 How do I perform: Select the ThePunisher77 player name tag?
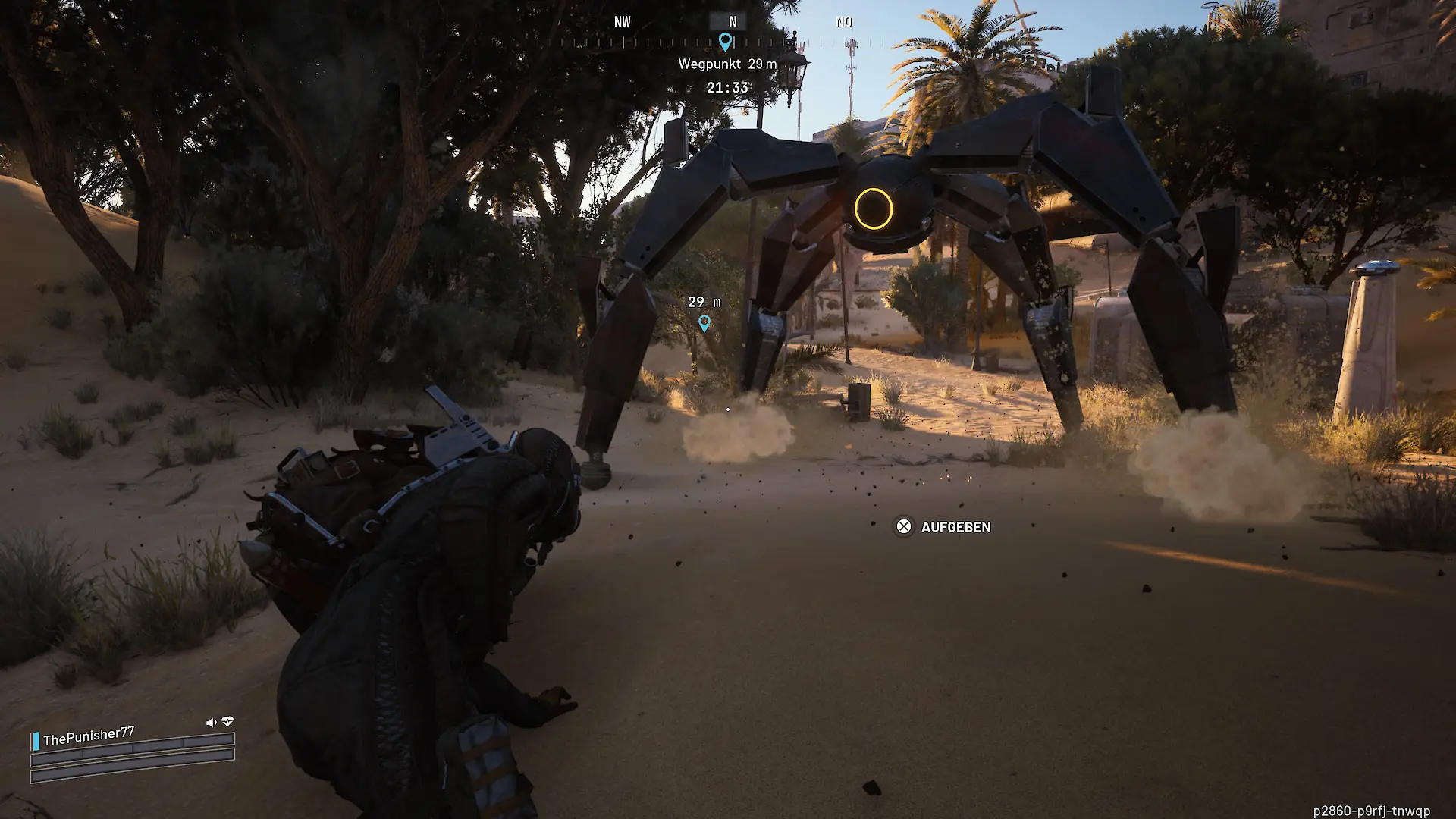88,736
